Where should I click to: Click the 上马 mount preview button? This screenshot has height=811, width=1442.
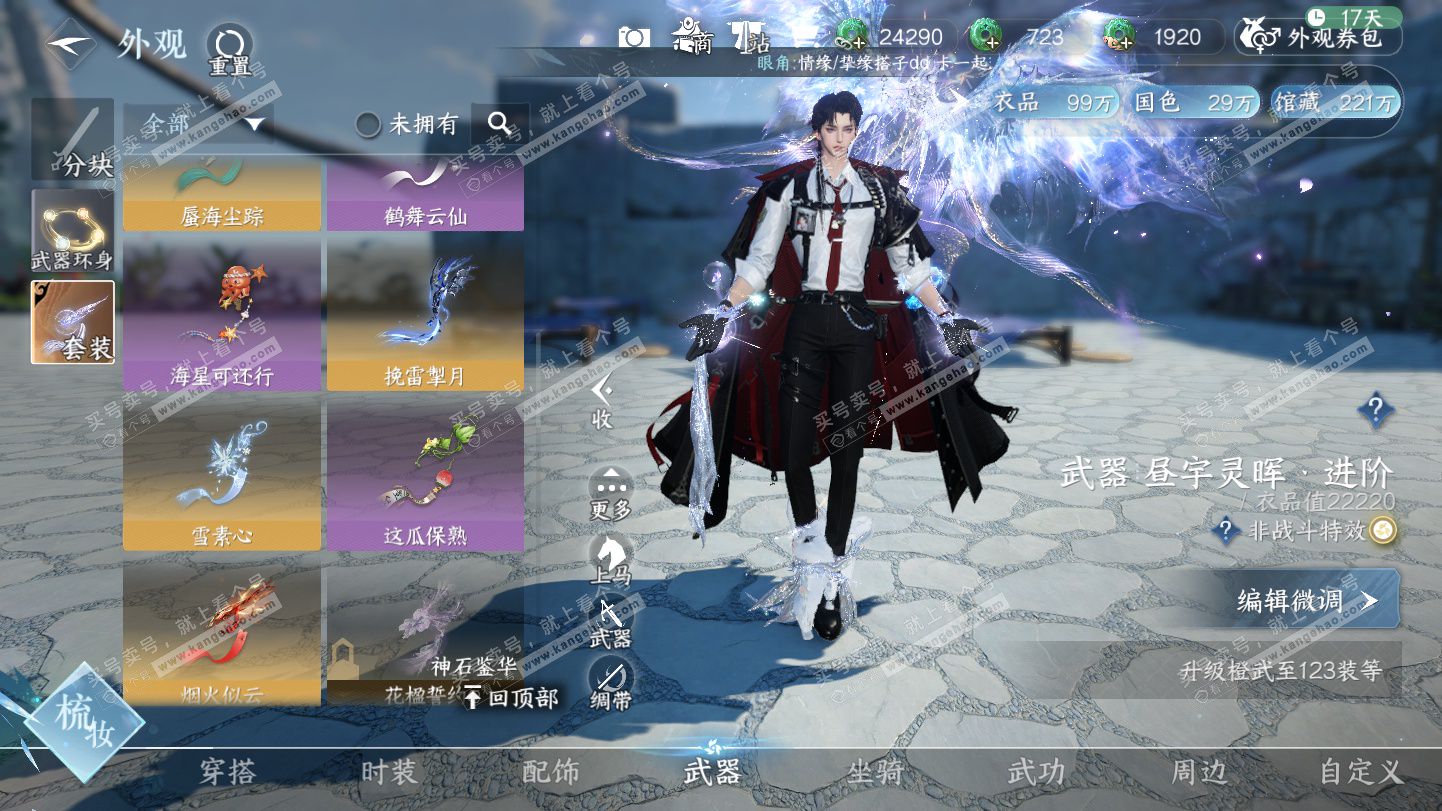tap(610, 560)
